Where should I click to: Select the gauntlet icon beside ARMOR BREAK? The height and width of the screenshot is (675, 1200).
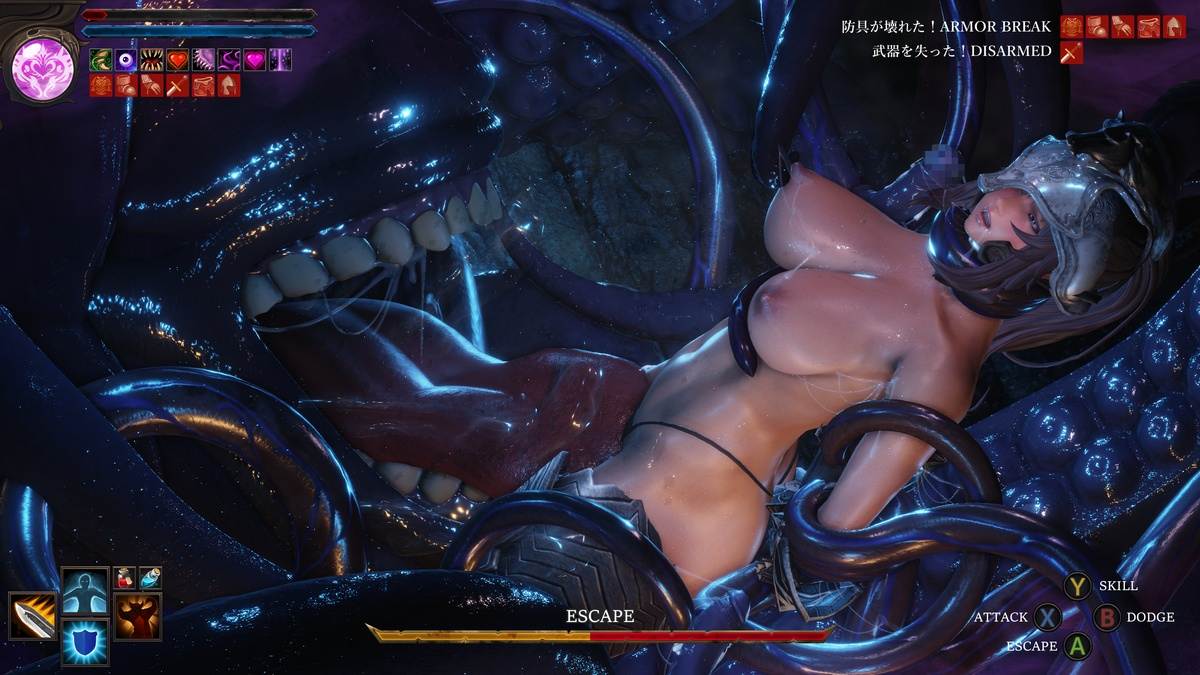[1124, 27]
